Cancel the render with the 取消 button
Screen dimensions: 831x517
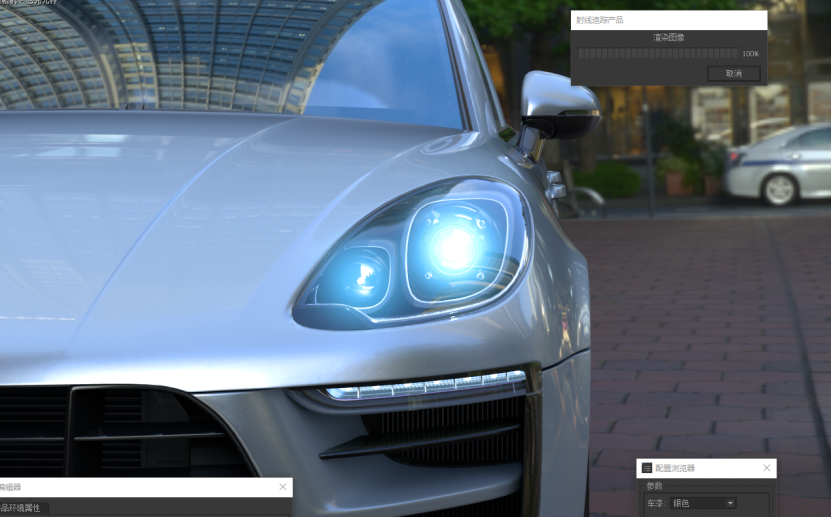click(x=733, y=74)
